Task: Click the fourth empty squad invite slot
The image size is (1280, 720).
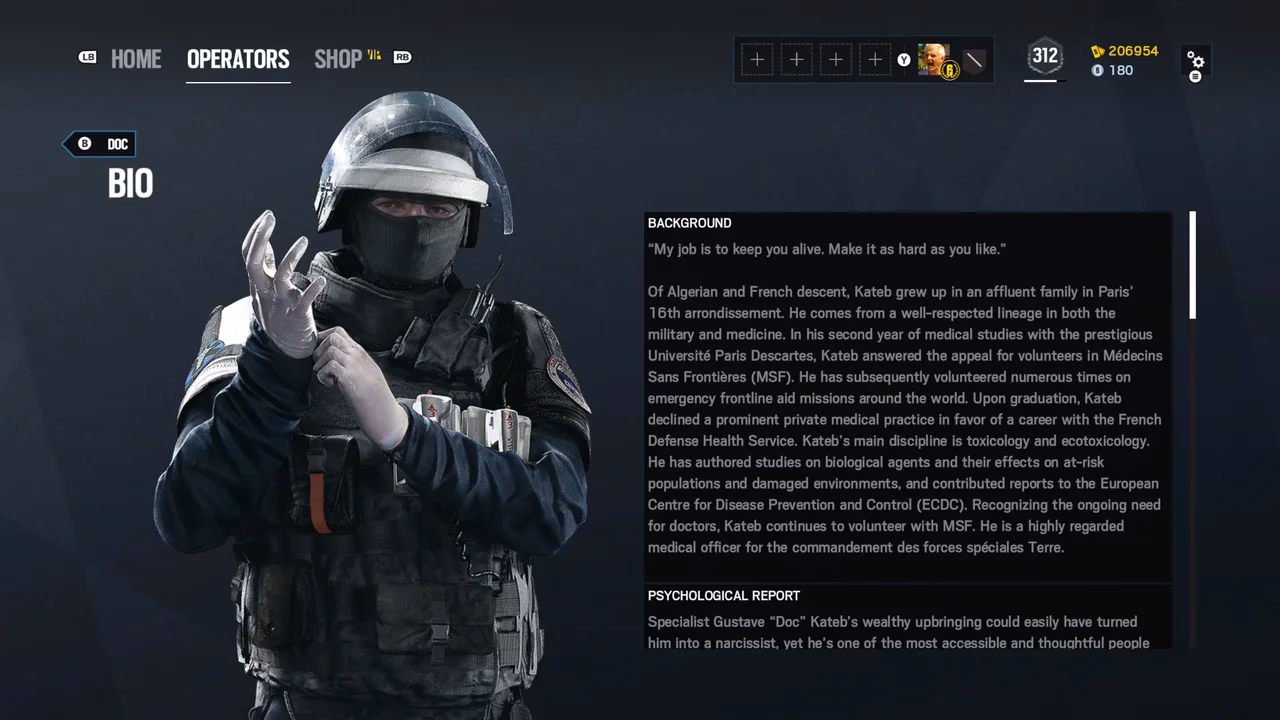Action: 874,60
